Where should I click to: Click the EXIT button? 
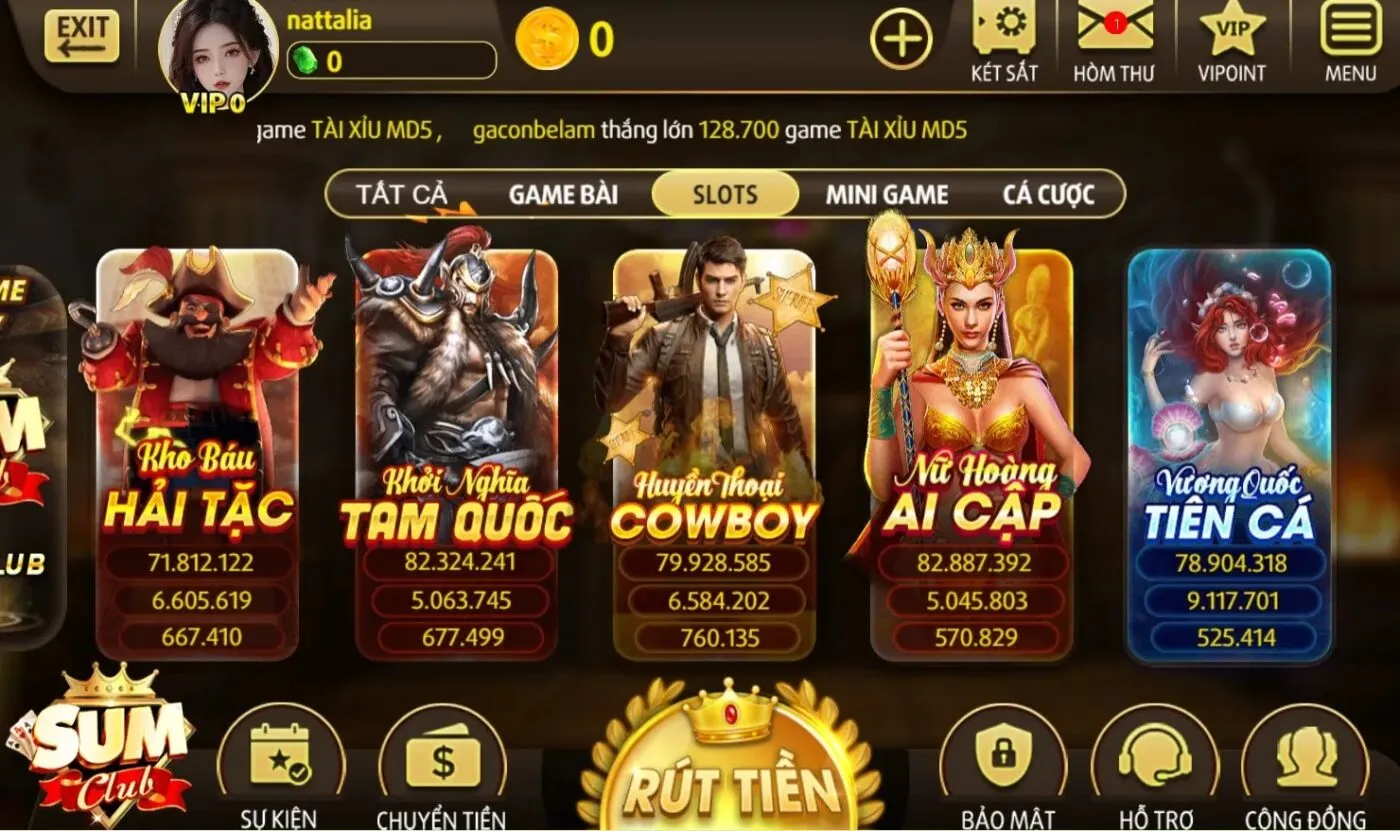(x=84, y=35)
